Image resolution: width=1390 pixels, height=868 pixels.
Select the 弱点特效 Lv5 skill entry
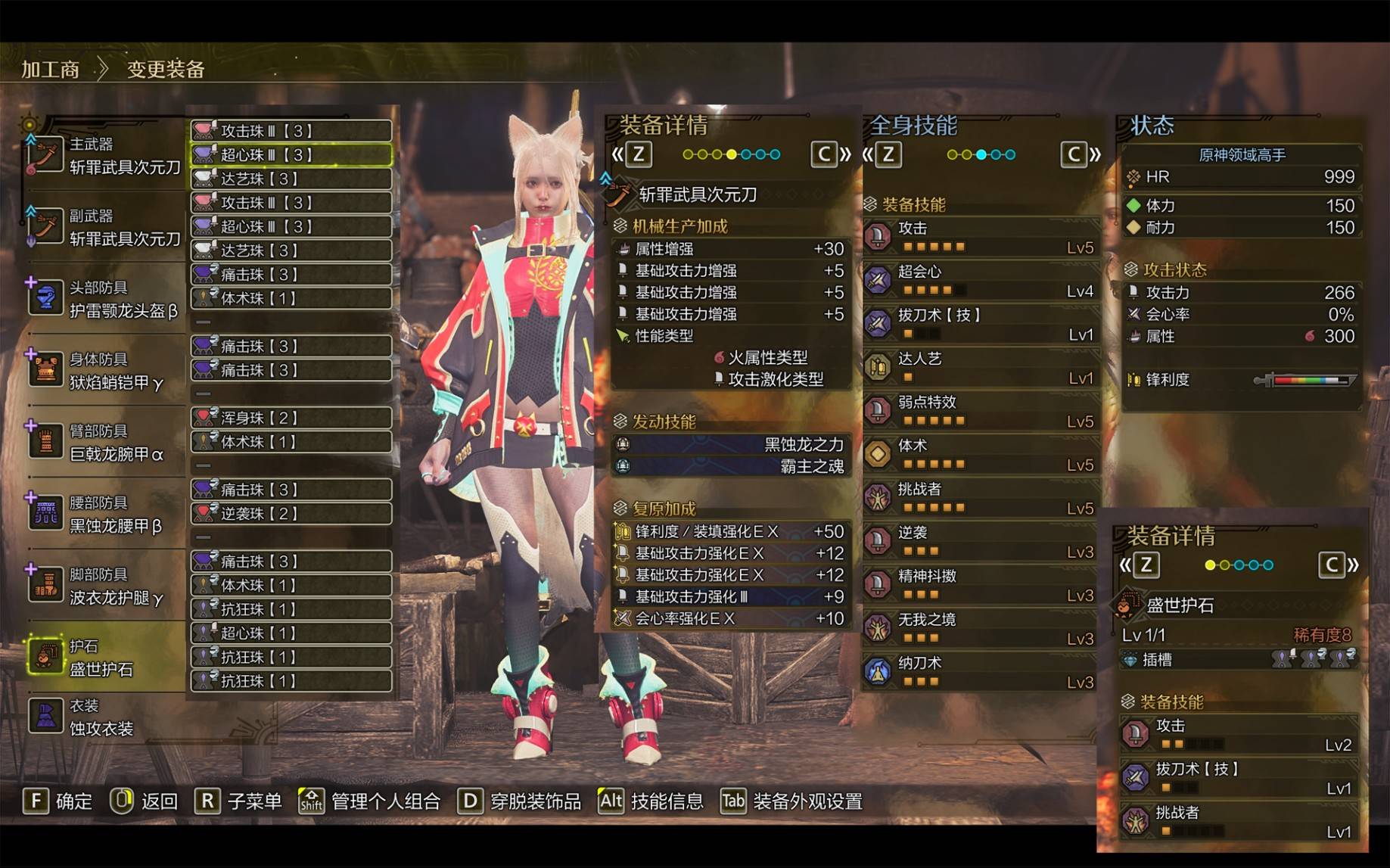(x=981, y=411)
